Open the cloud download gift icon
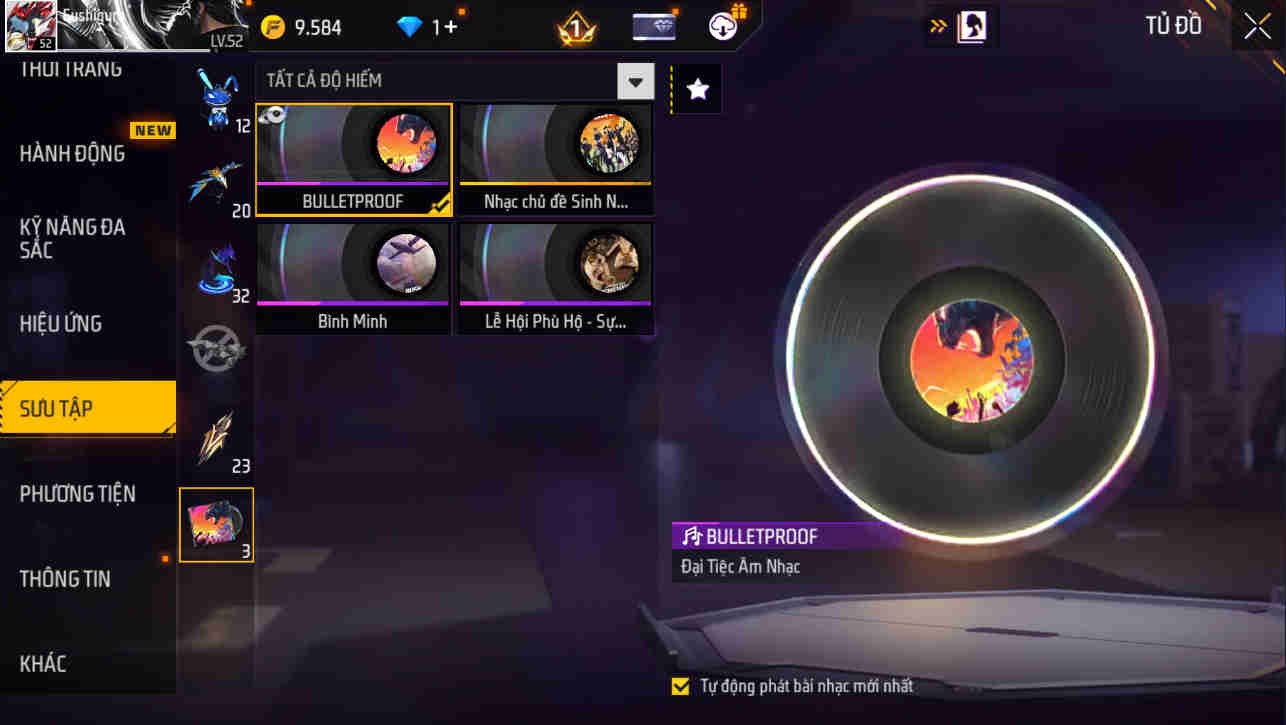 (x=724, y=27)
